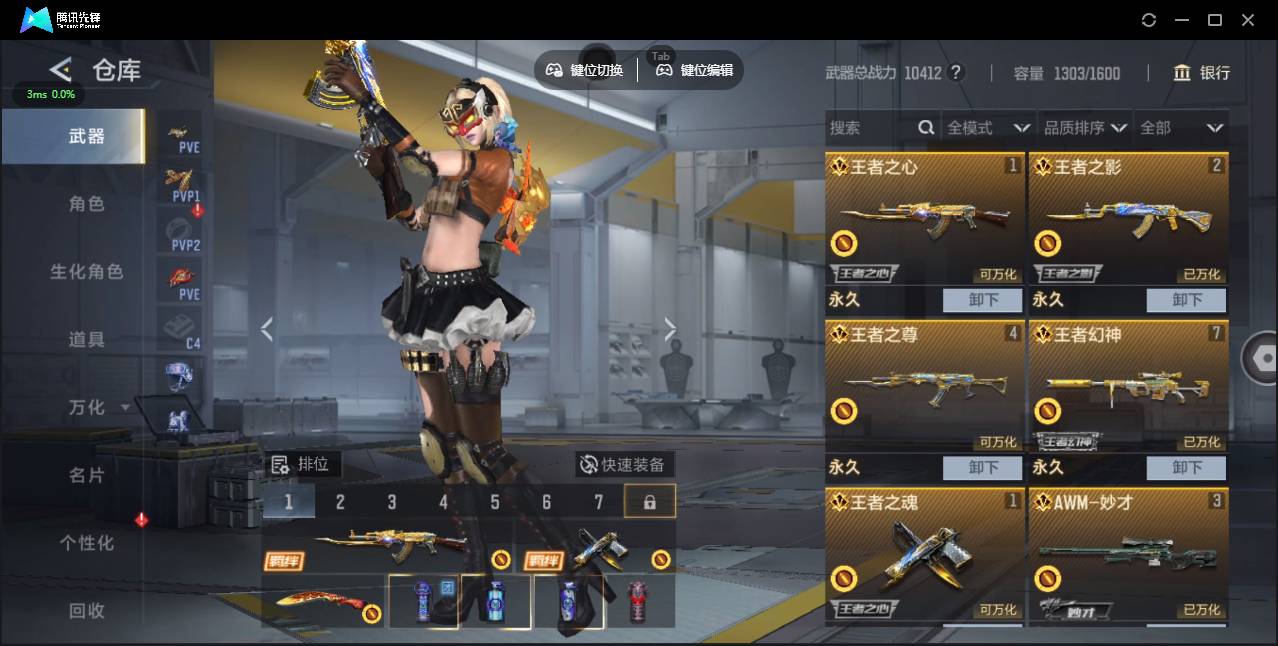
Task: Open the 品质排序 sort dropdown
Action: click(x=1085, y=128)
